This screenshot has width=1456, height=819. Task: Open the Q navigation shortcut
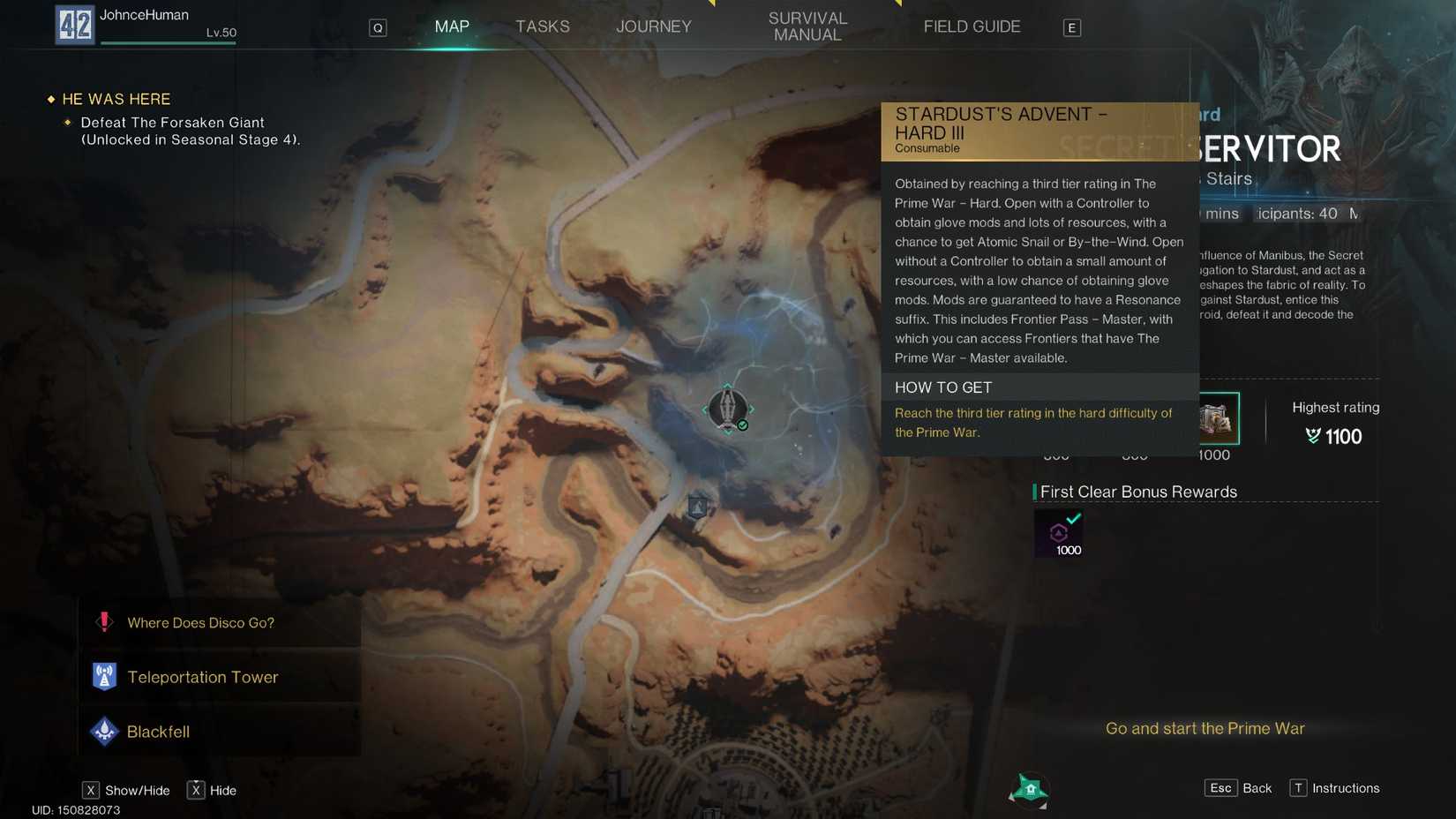(x=378, y=26)
